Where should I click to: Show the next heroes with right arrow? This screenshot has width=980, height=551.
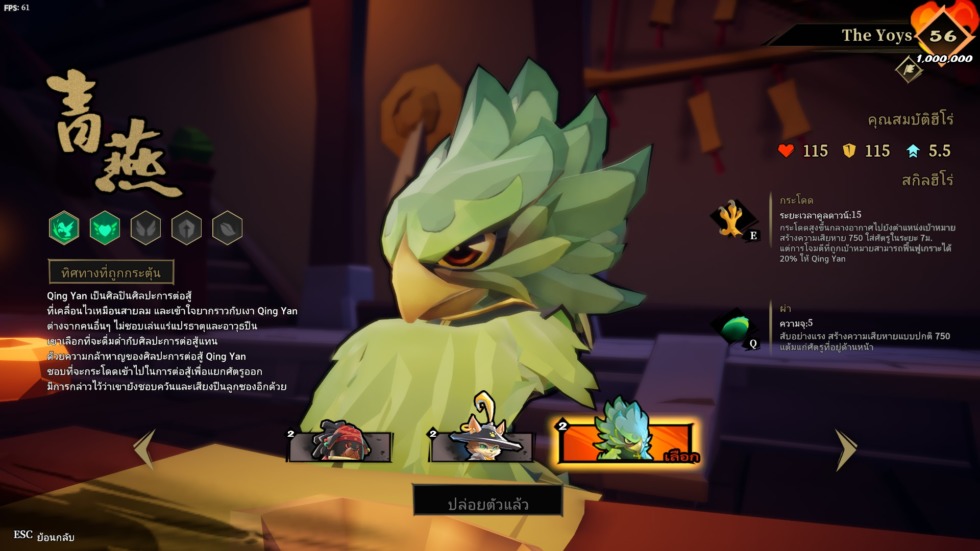[x=846, y=450]
